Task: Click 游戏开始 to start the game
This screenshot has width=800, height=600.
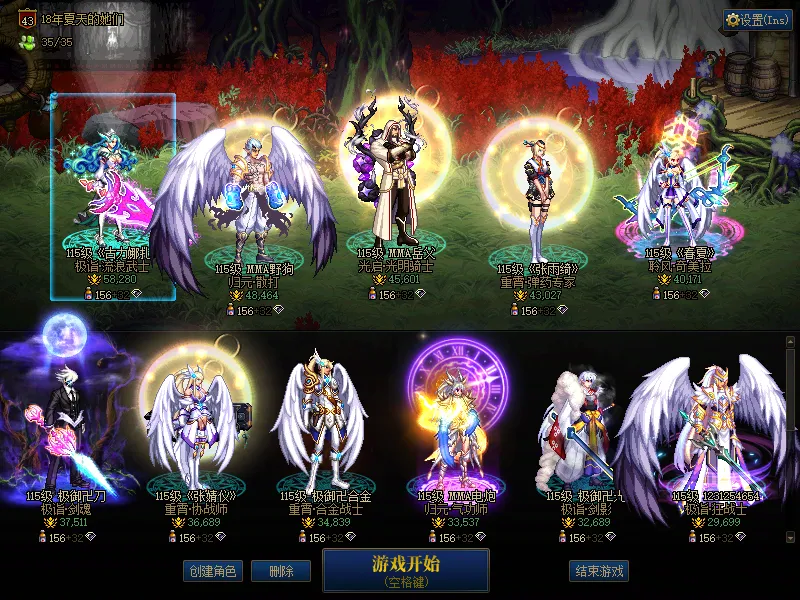Action: (405, 569)
